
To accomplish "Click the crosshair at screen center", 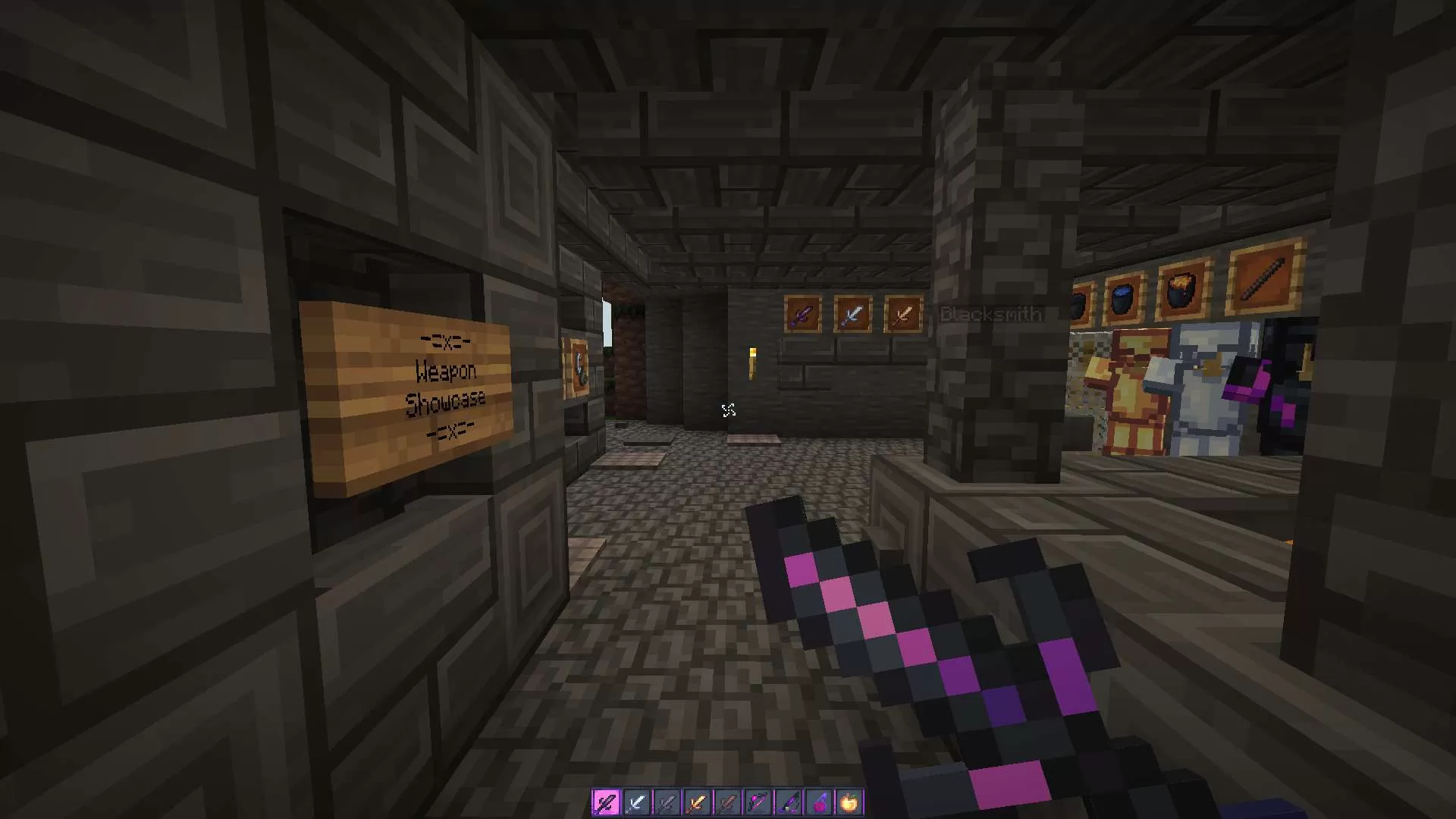I will [728, 409].
